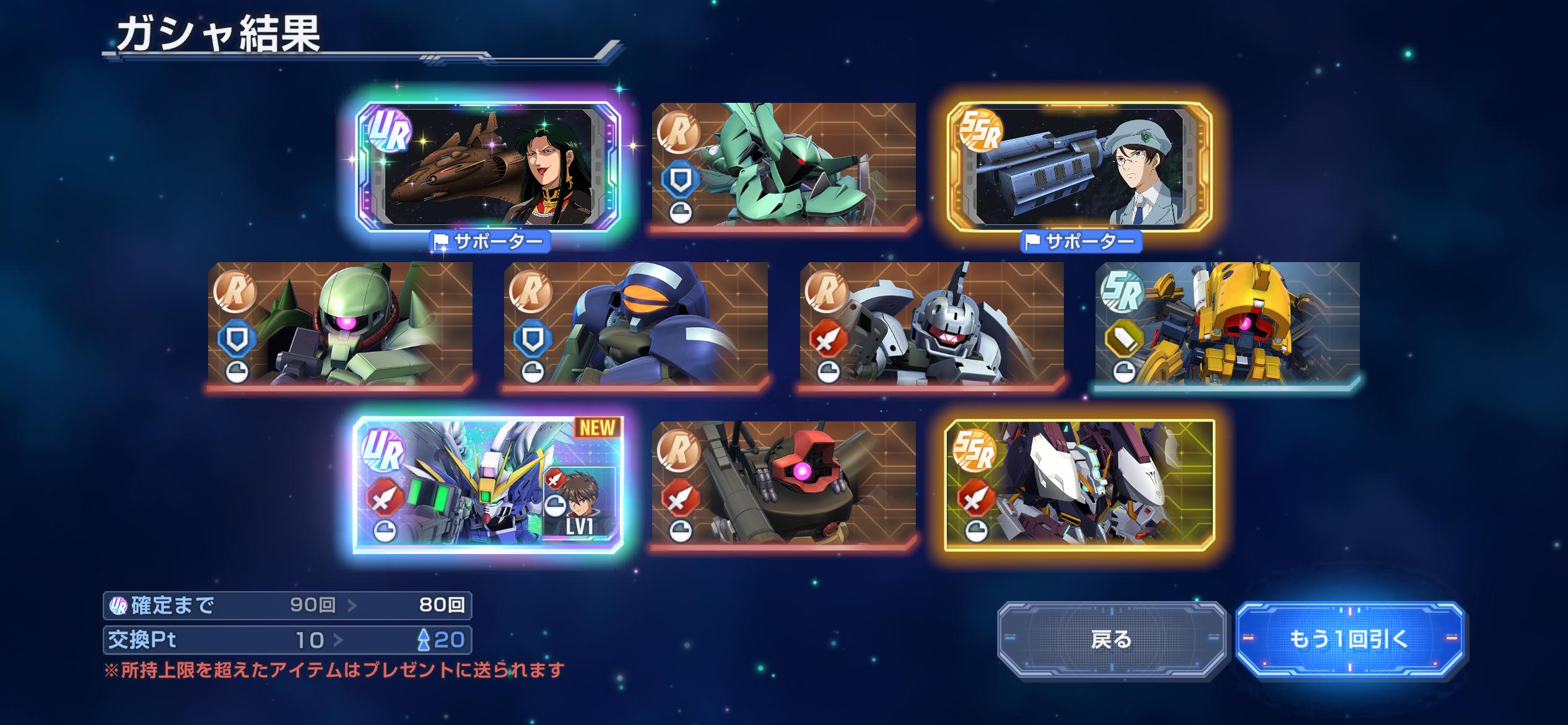Tap the 戻る back button
Image resolution: width=1568 pixels, height=725 pixels.
pyautogui.click(x=1112, y=639)
